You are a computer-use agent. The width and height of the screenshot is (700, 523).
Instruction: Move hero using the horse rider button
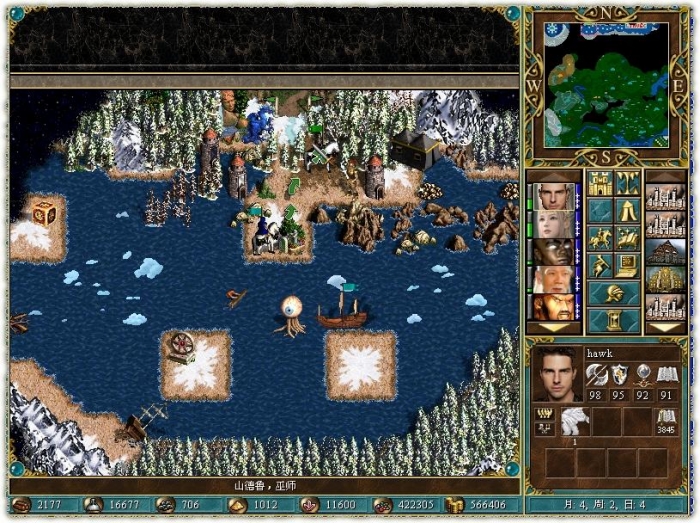point(600,239)
